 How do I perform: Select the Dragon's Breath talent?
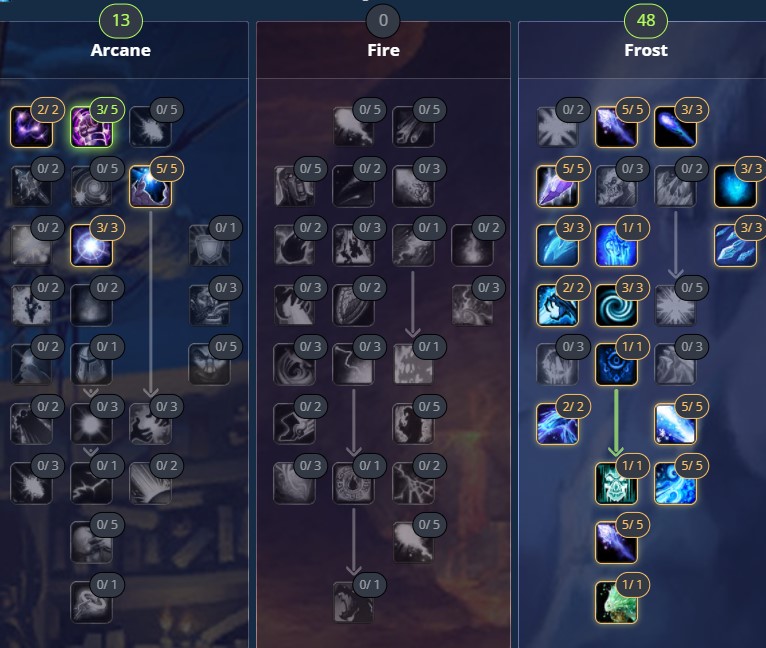pos(353,601)
